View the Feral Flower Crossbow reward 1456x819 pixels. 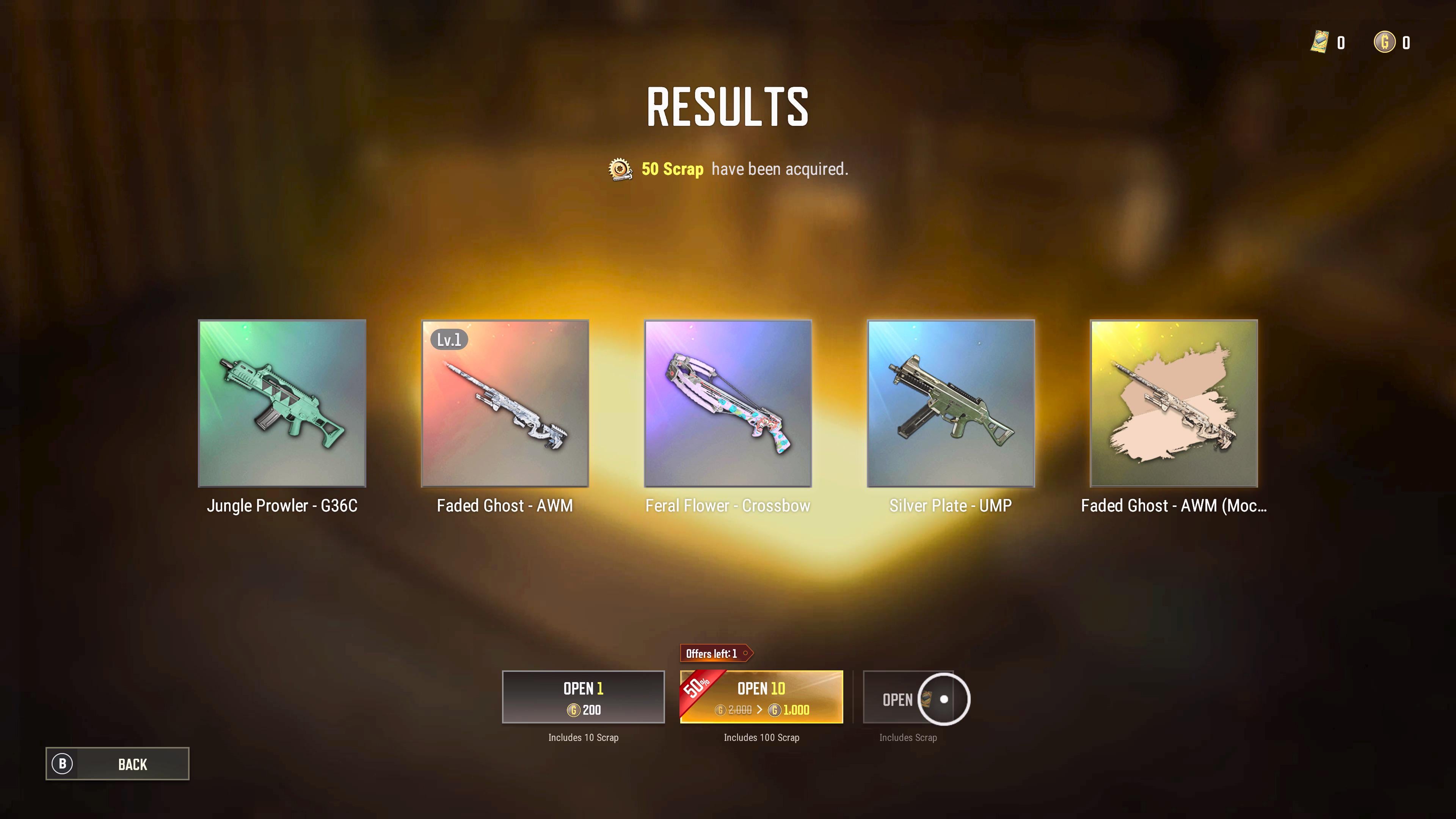tap(728, 403)
